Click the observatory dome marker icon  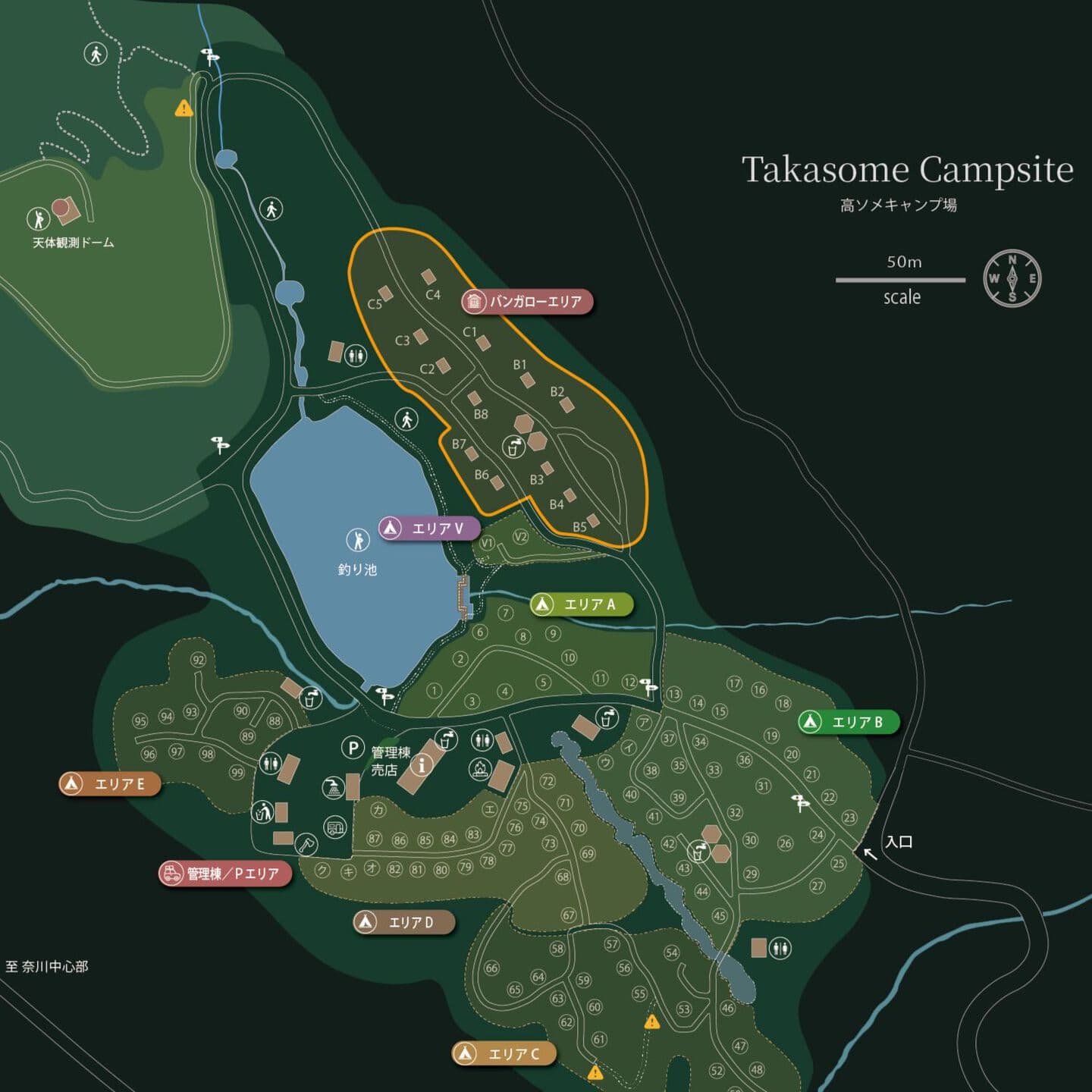39,219
